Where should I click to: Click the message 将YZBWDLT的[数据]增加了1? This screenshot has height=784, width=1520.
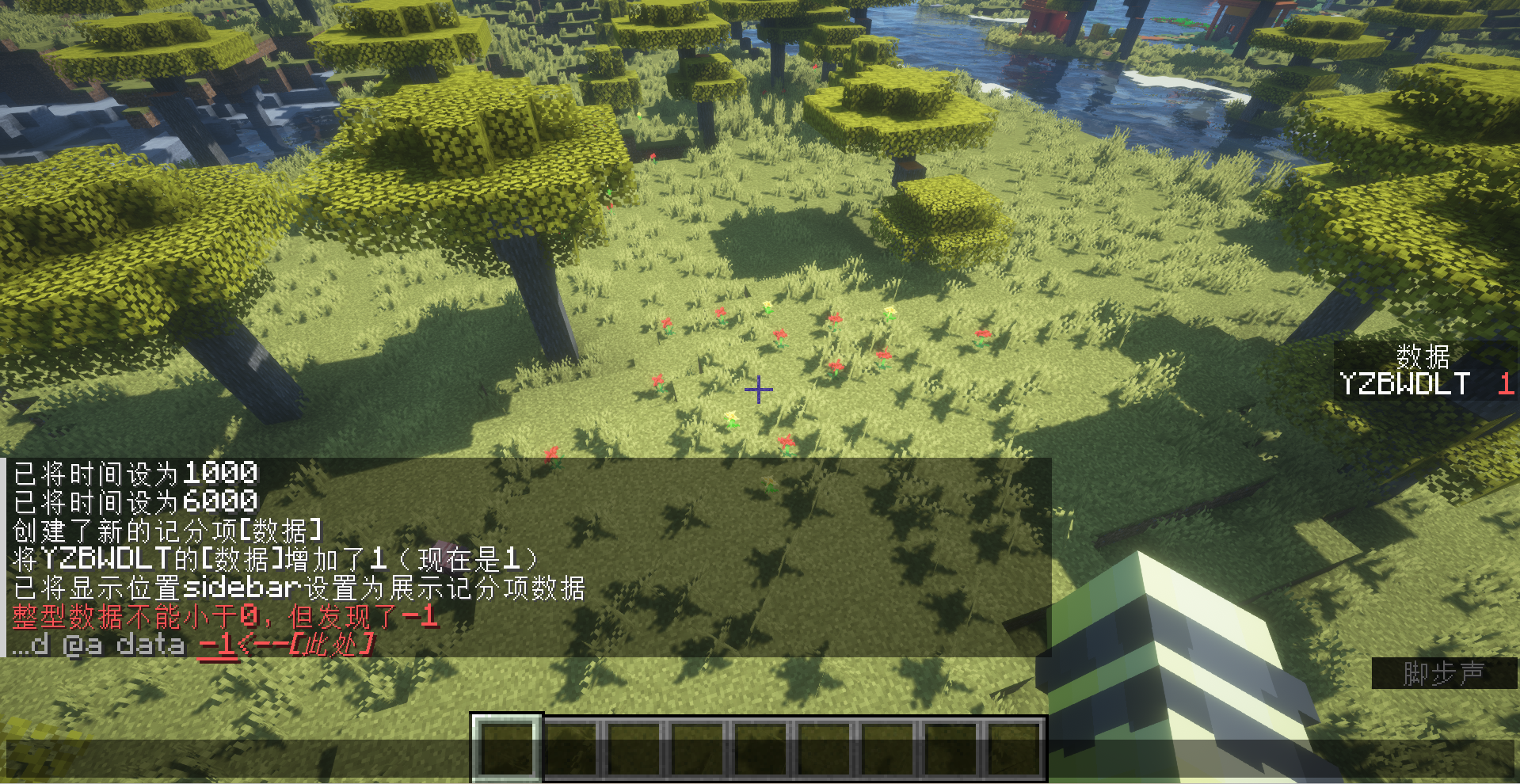click(x=273, y=558)
